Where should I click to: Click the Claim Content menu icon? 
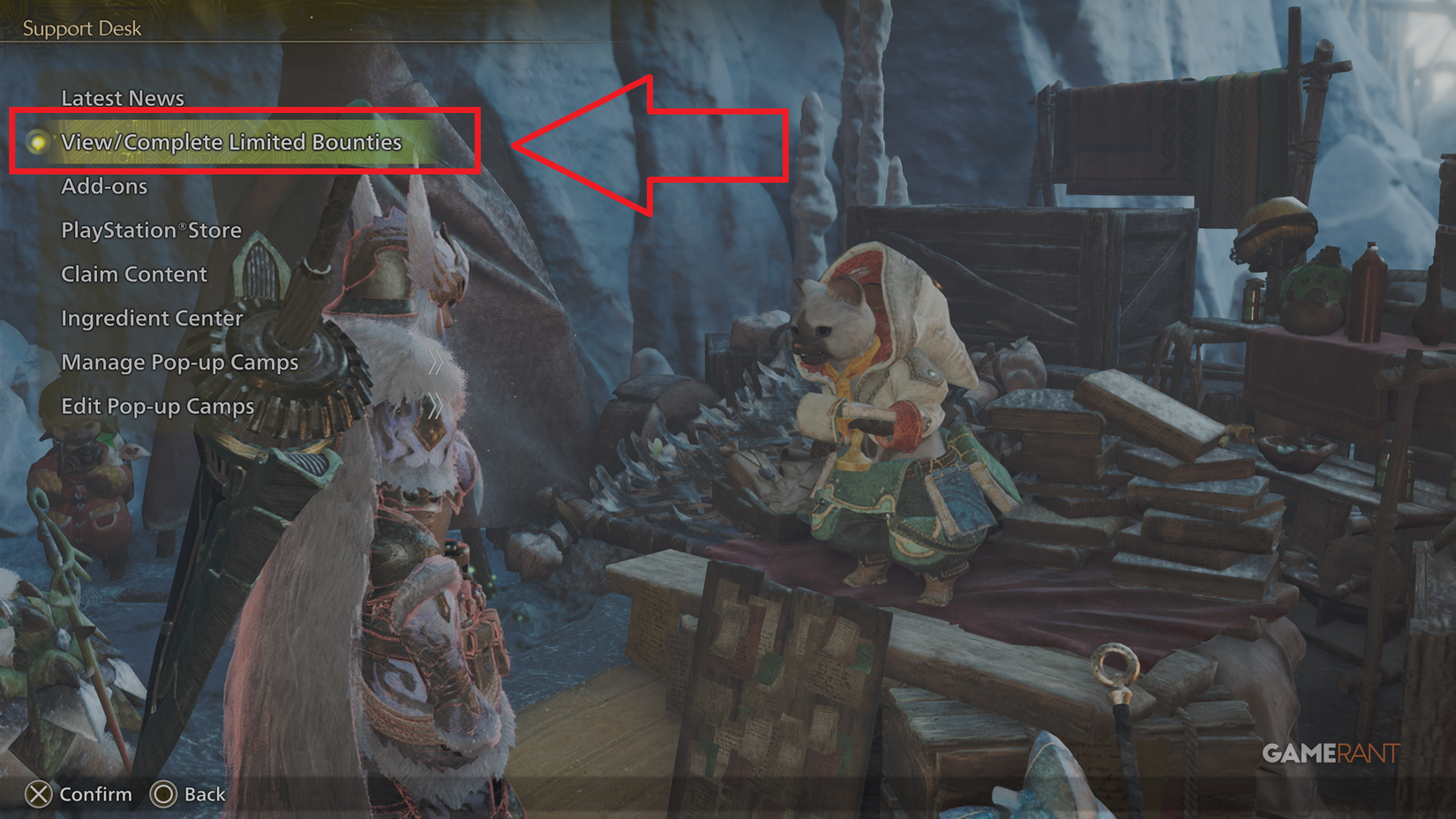[x=133, y=274]
